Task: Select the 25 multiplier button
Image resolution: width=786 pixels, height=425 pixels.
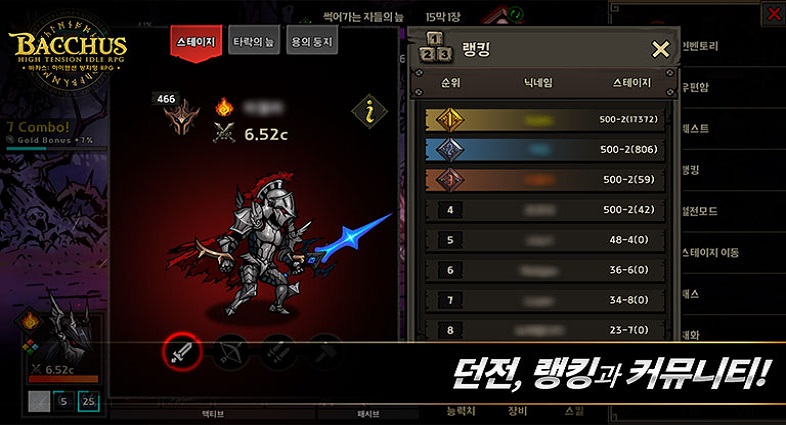Action: (x=90, y=402)
